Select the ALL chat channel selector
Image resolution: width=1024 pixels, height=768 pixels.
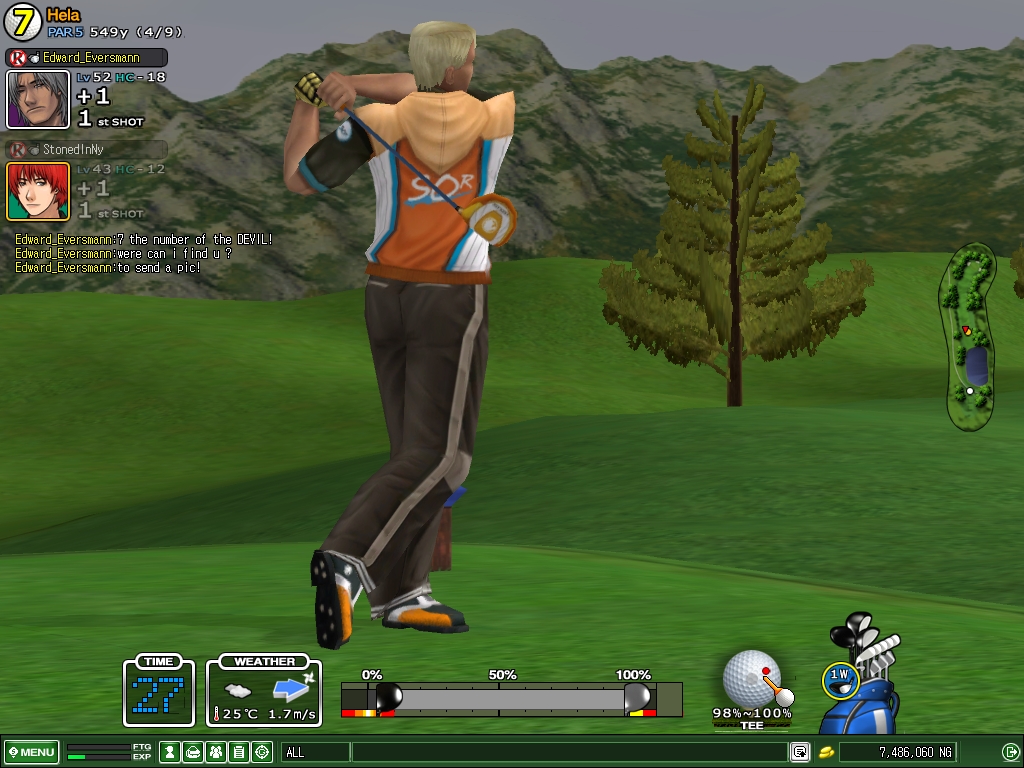[x=315, y=752]
